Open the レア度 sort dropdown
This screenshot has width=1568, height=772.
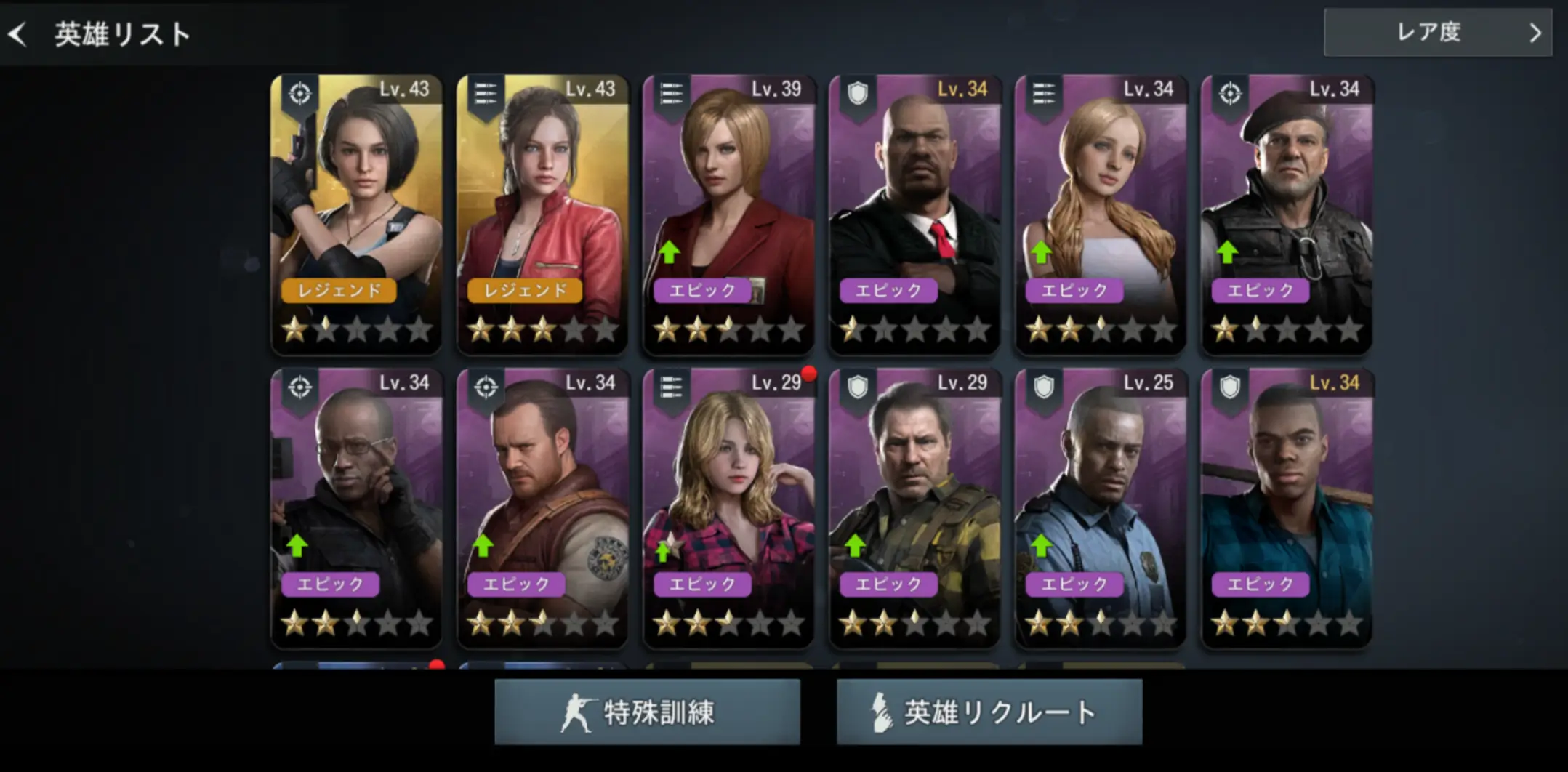click(x=1437, y=33)
